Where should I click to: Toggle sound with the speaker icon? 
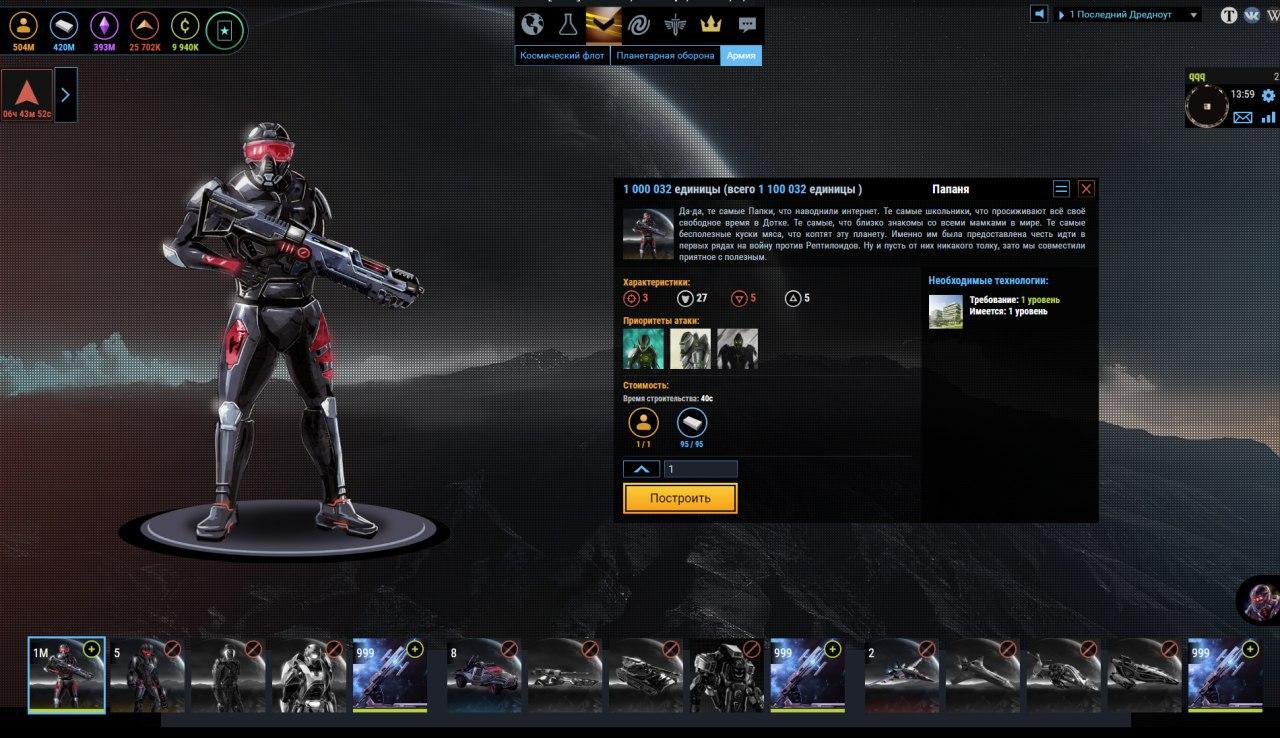(x=1040, y=14)
